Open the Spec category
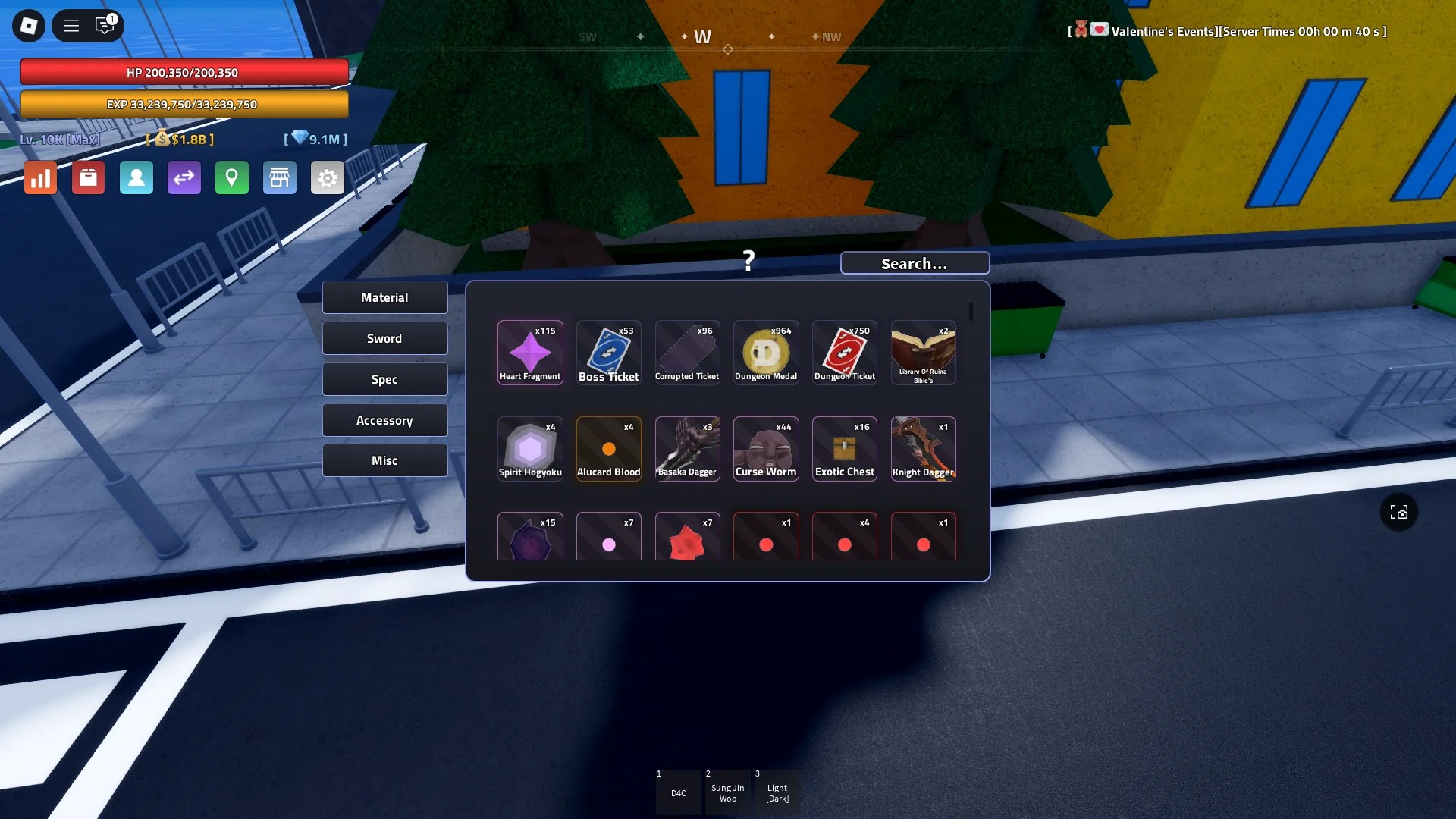The height and width of the screenshot is (819, 1456). [x=384, y=378]
